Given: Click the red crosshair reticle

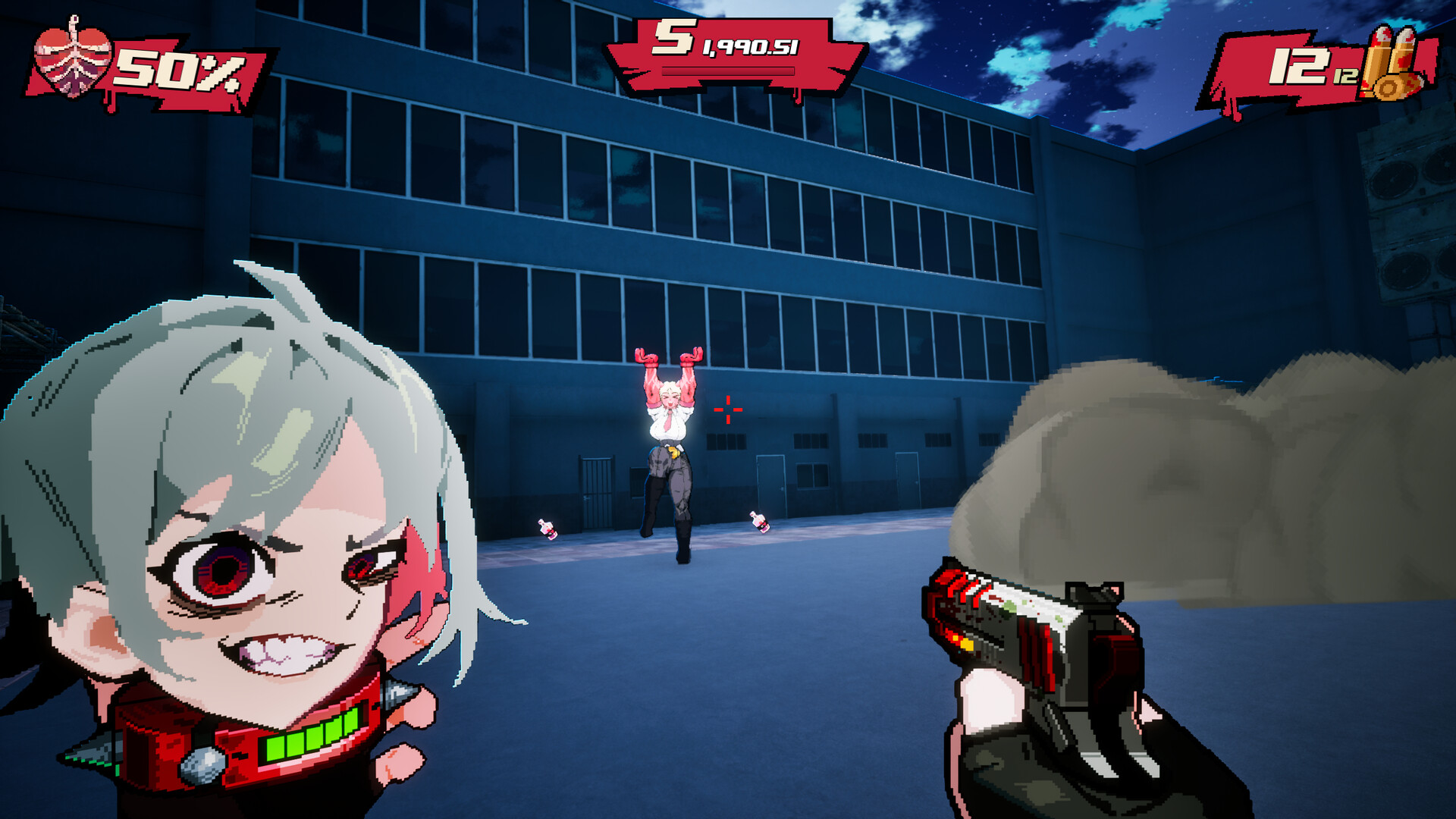Looking at the screenshot, I should click(x=726, y=409).
